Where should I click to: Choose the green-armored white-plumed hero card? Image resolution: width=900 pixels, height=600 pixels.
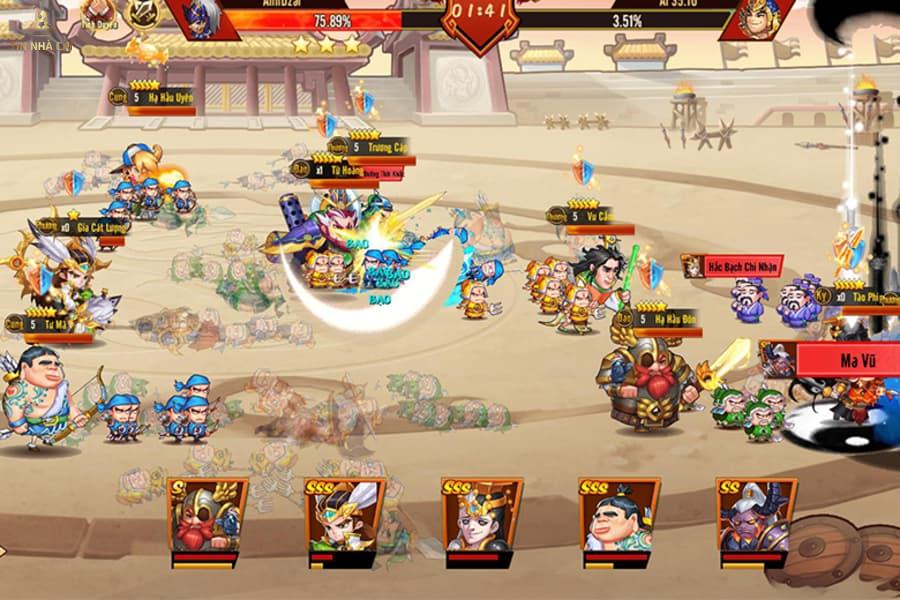(x=345, y=516)
